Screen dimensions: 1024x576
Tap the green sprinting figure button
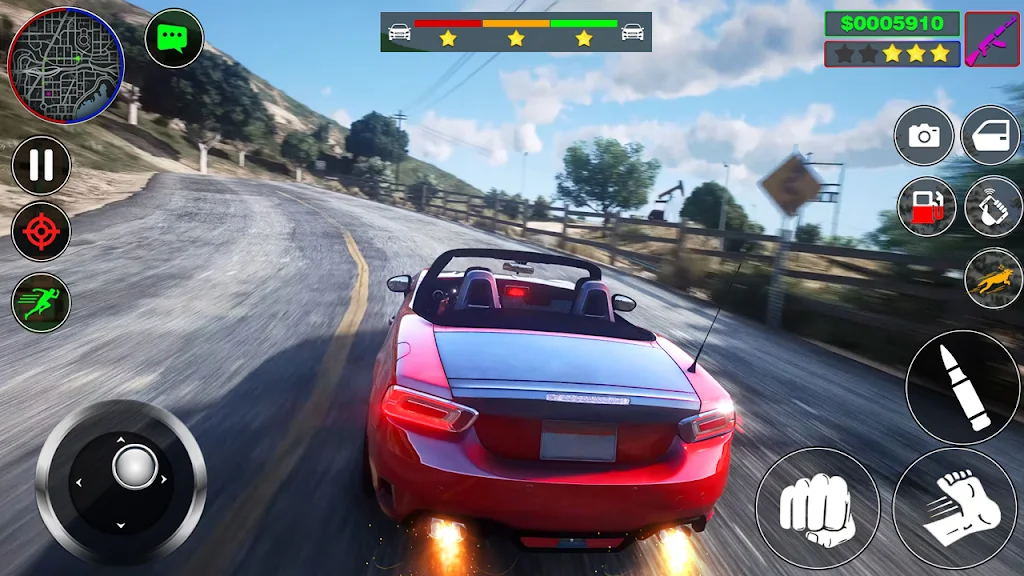41,302
